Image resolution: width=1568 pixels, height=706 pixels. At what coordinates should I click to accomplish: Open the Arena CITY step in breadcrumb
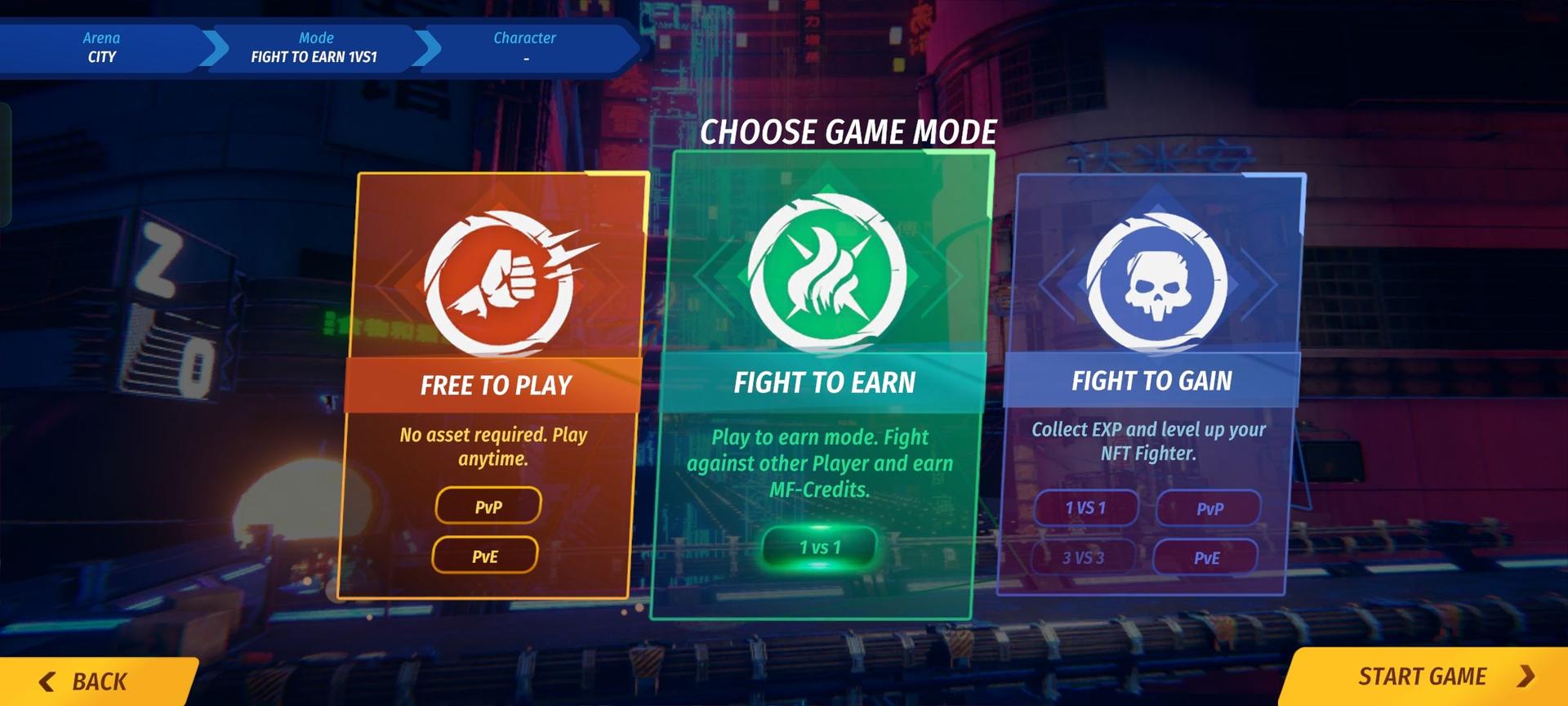pos(100,47)
